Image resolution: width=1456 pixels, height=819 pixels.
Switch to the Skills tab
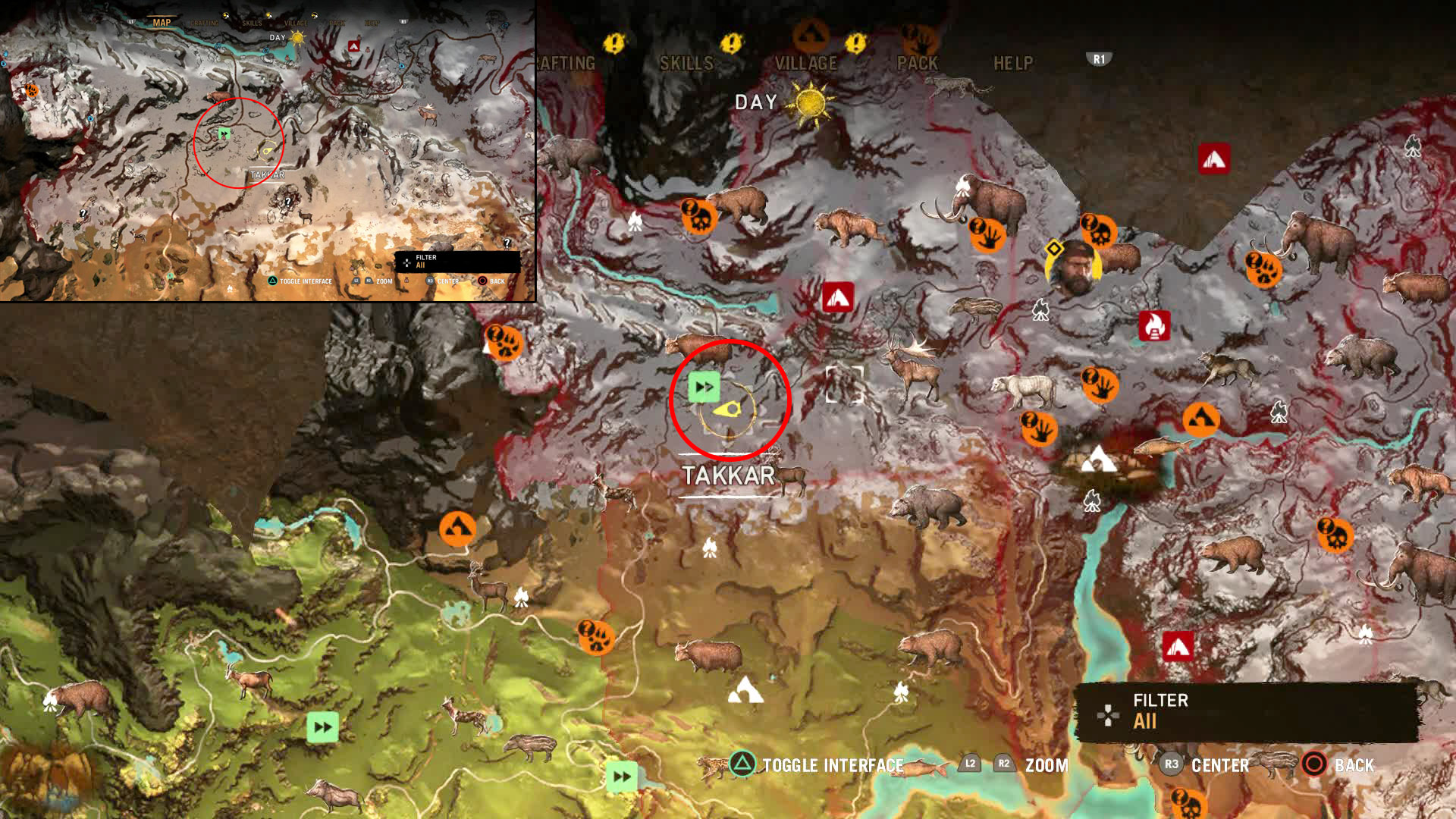tap(686, 64)
